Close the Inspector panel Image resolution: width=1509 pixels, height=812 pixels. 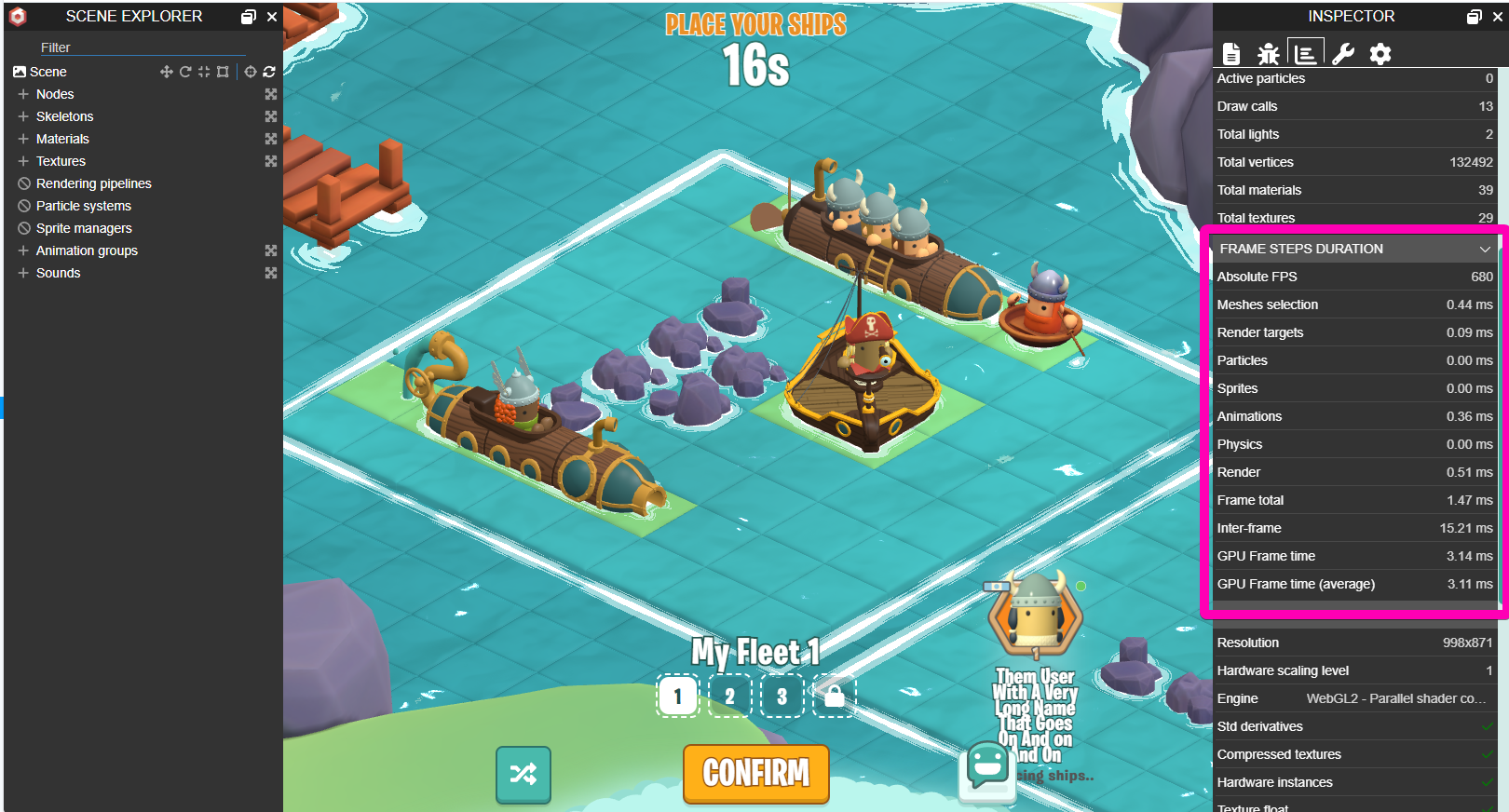click(x=1497, y=17)
